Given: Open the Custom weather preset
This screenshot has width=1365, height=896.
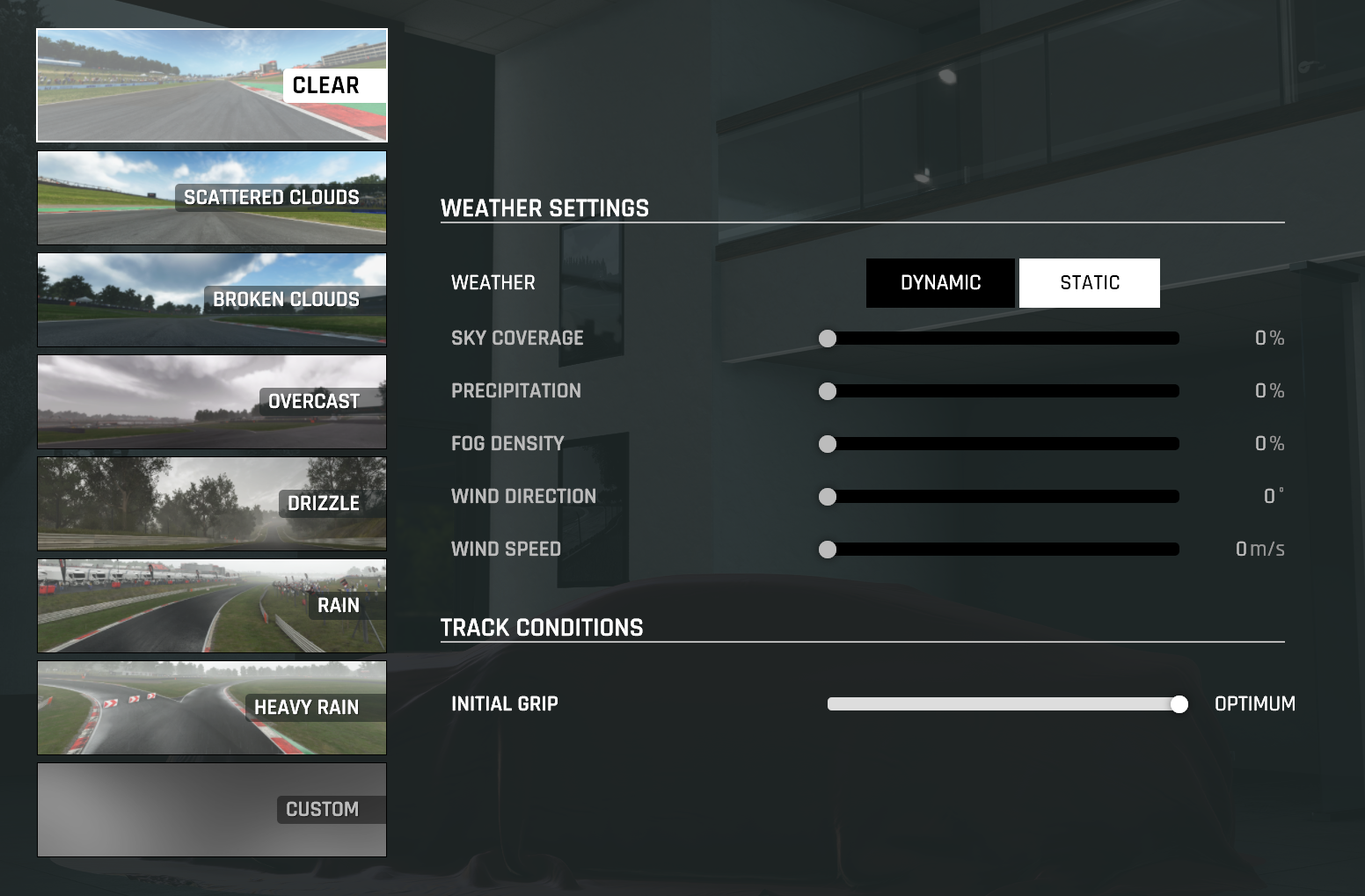Looking at the screenshot, I should coord(211,810).
